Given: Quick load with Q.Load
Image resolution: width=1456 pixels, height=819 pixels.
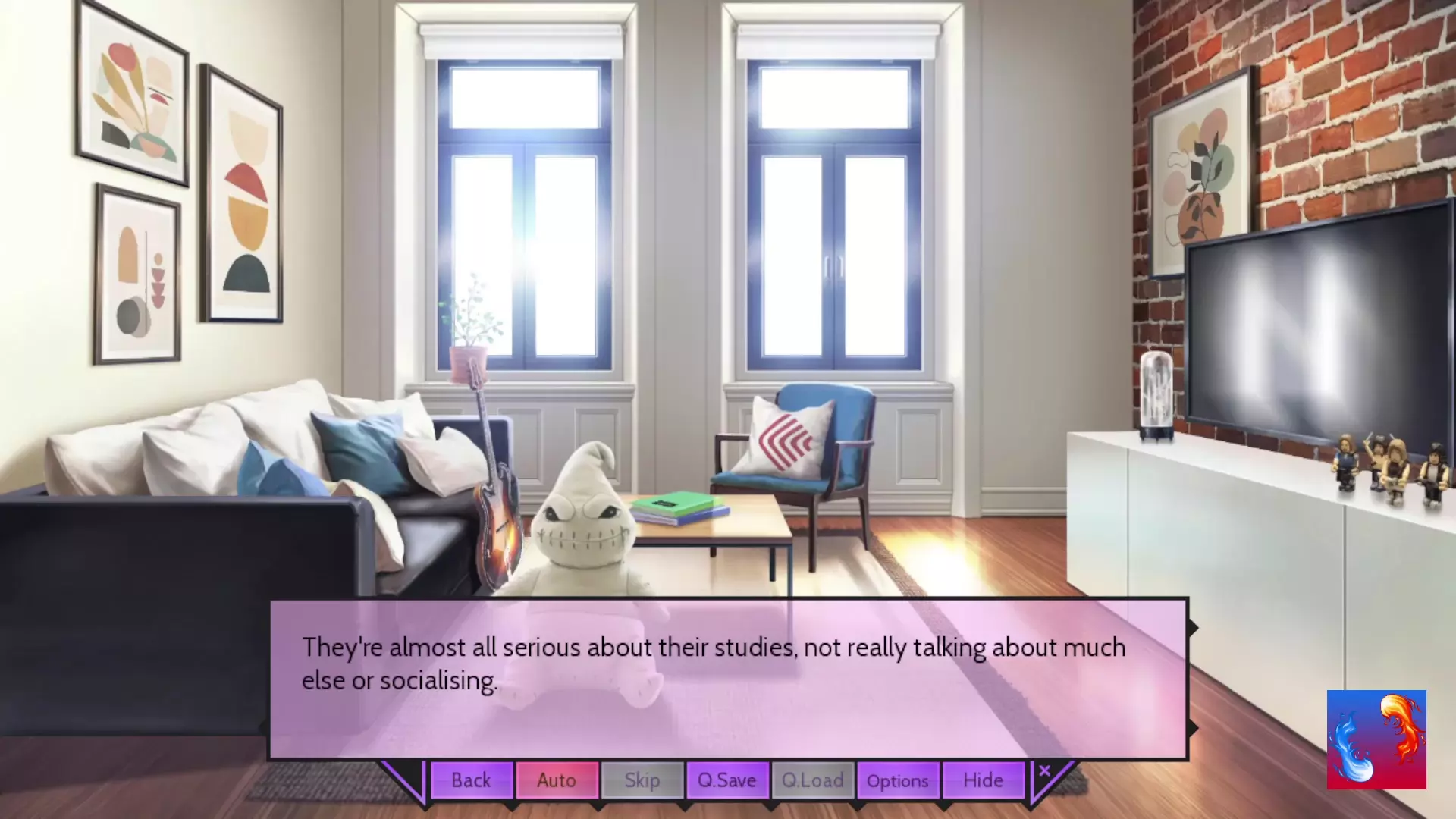Looking at the screenshot, I should 812,780.
